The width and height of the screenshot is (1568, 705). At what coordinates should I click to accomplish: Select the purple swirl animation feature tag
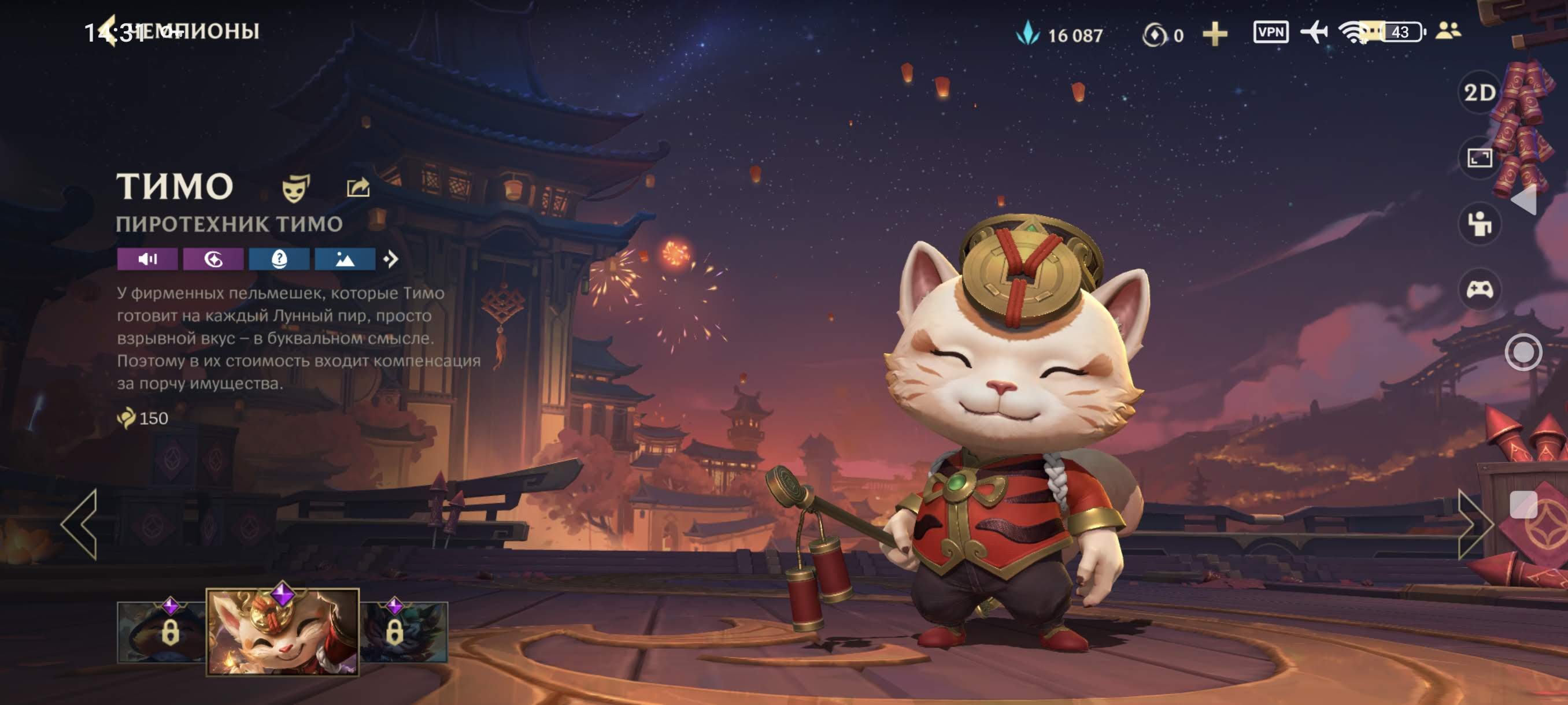point(213,259)
